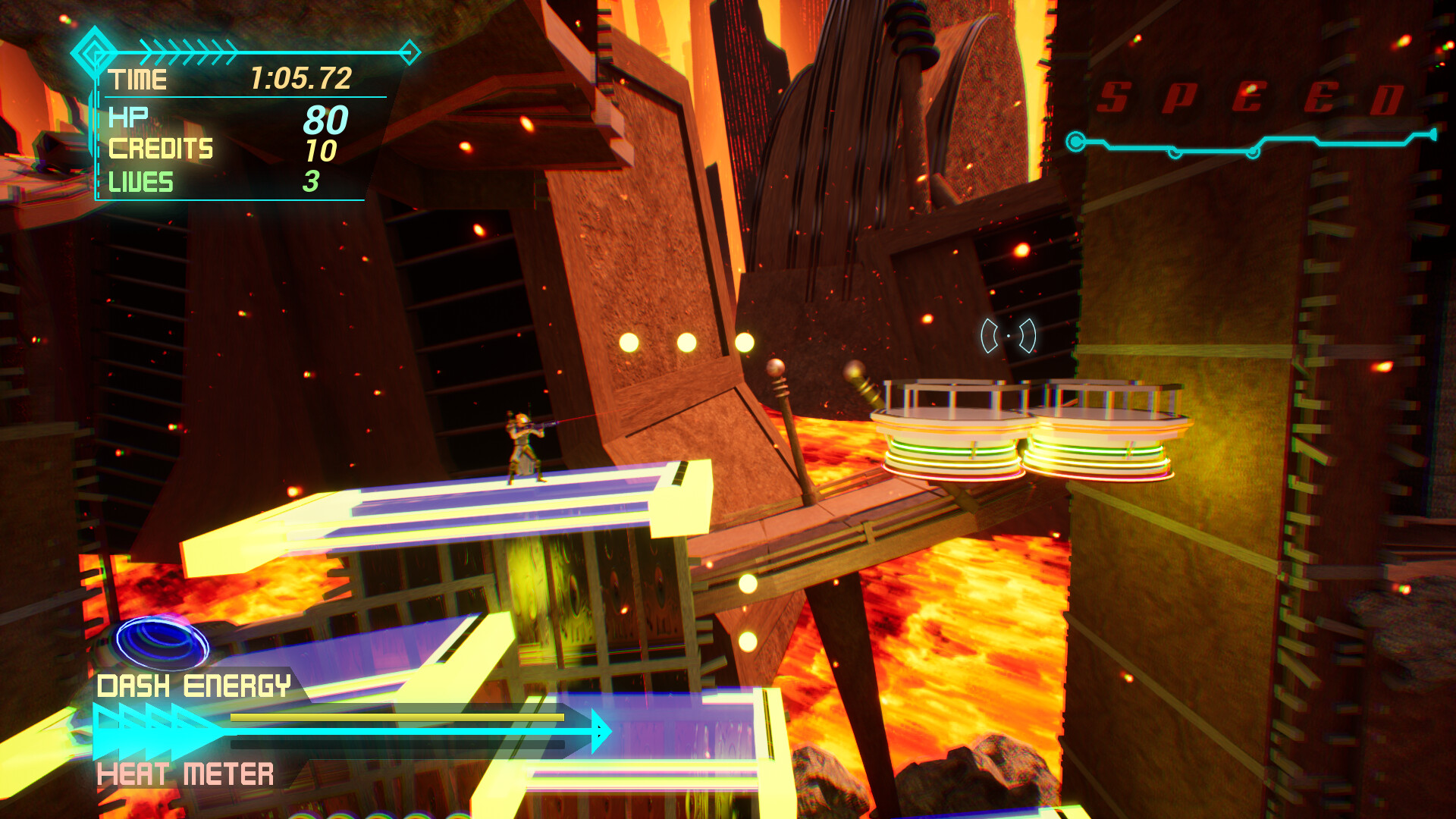Expand the DASH ENERGY meter label
This screenshot has width=1456, height=819.
pyautogui.click(x=195, y=685)
